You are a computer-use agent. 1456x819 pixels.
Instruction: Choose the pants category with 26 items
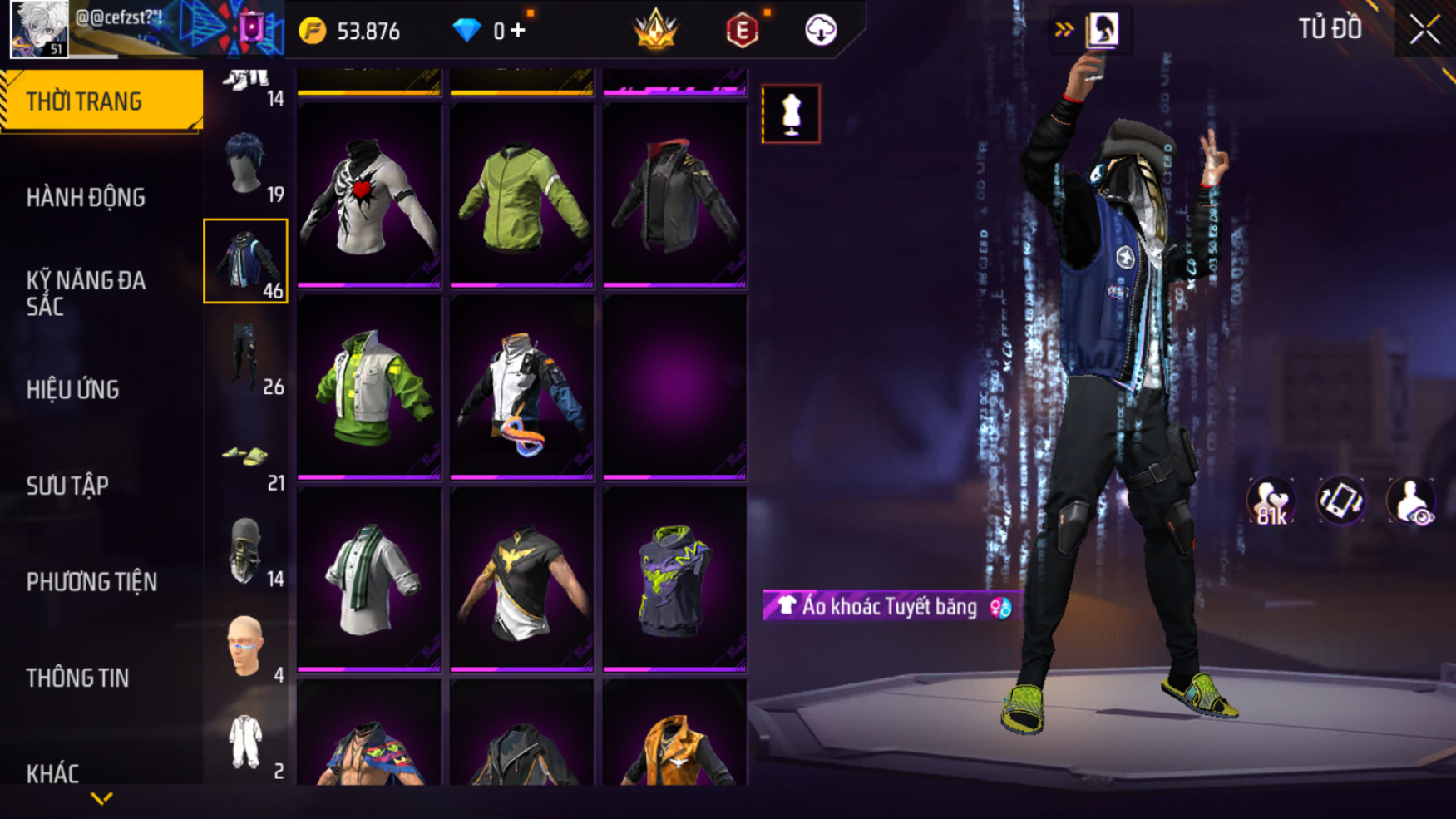tap(246, 358)
